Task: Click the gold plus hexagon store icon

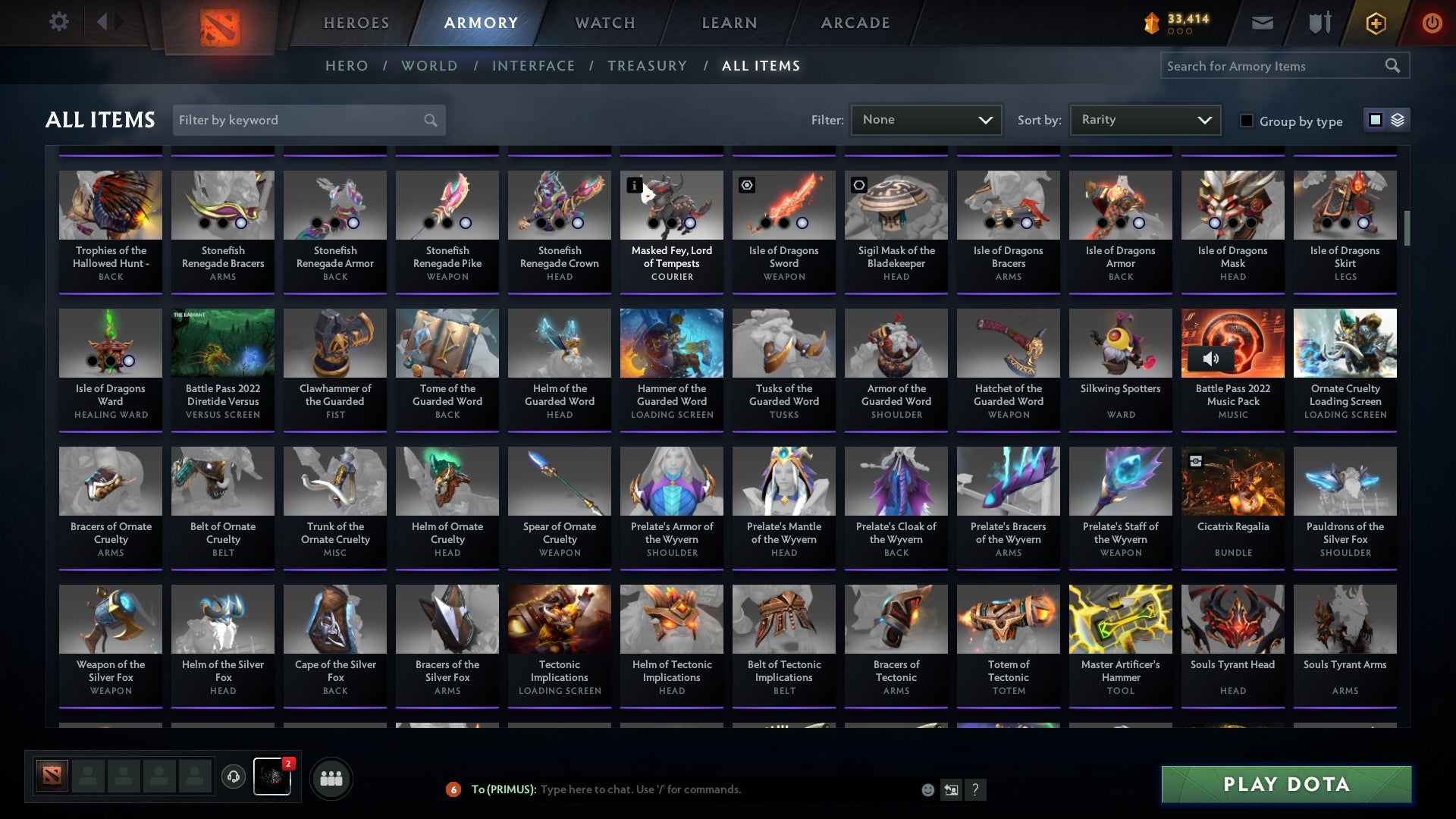Action: coord(1375,22)
